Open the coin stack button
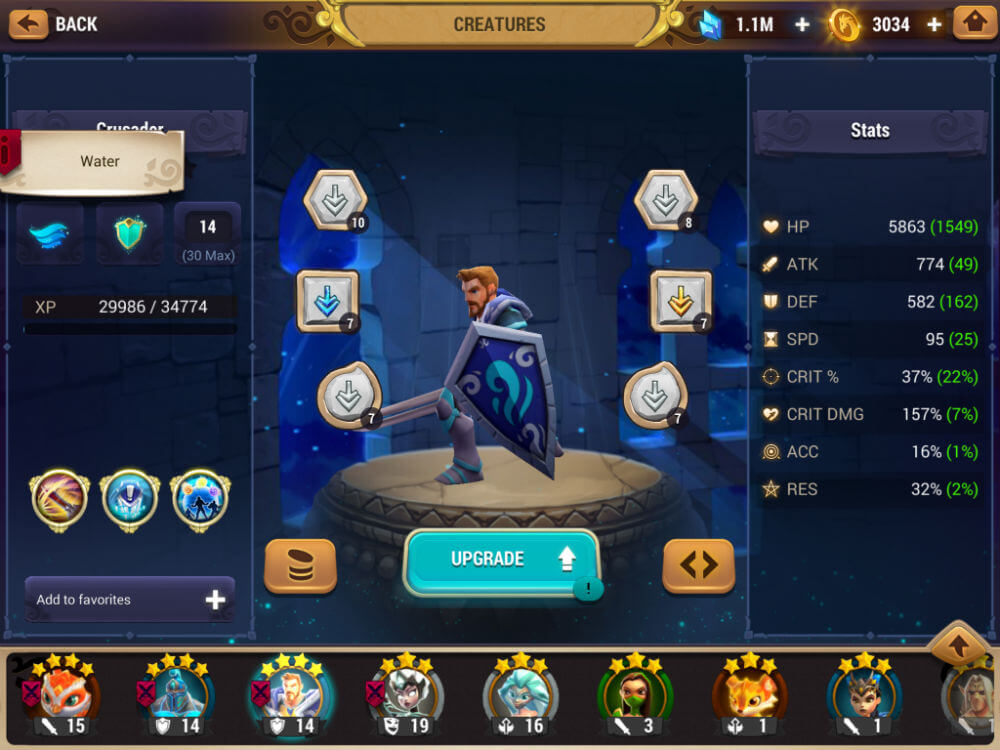Viewport: 1000px width, 750px height. [300, 566]
